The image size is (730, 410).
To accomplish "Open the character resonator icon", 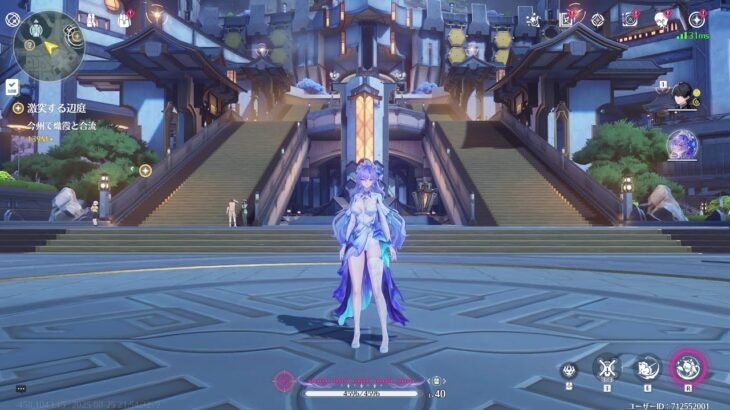I will (663, 19).
